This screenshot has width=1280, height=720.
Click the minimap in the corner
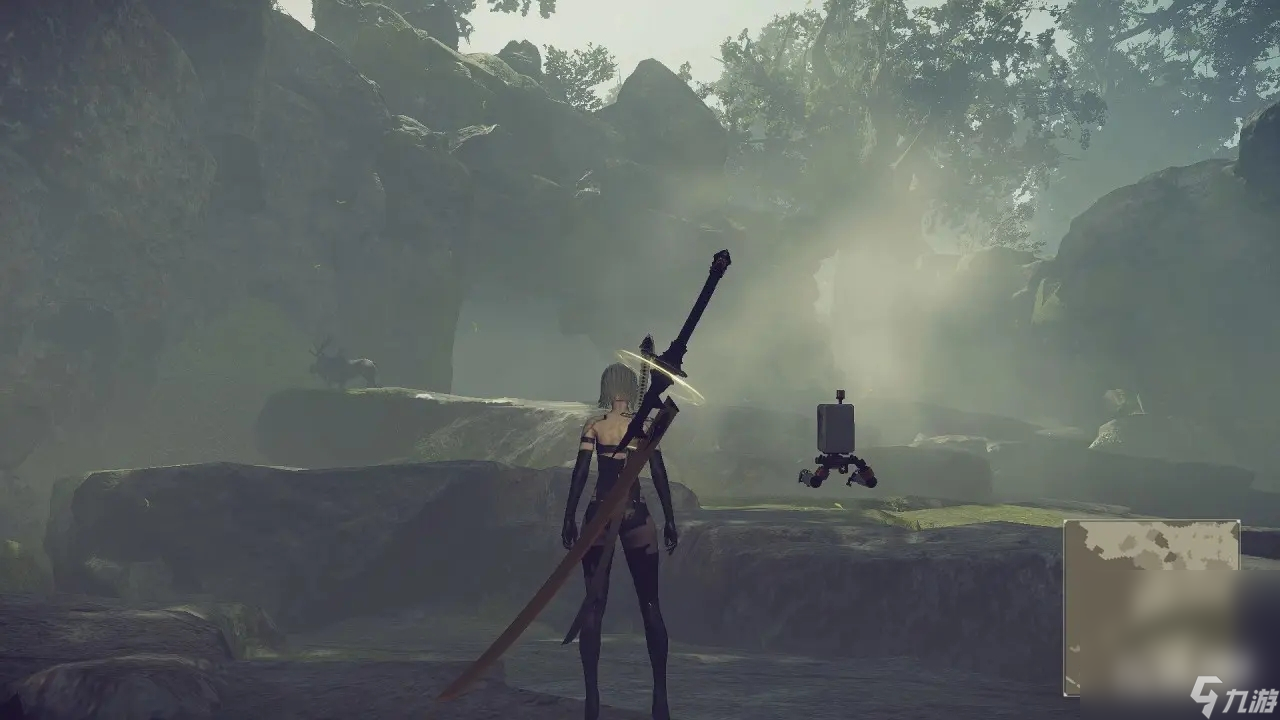click(x=1151, y=607)
